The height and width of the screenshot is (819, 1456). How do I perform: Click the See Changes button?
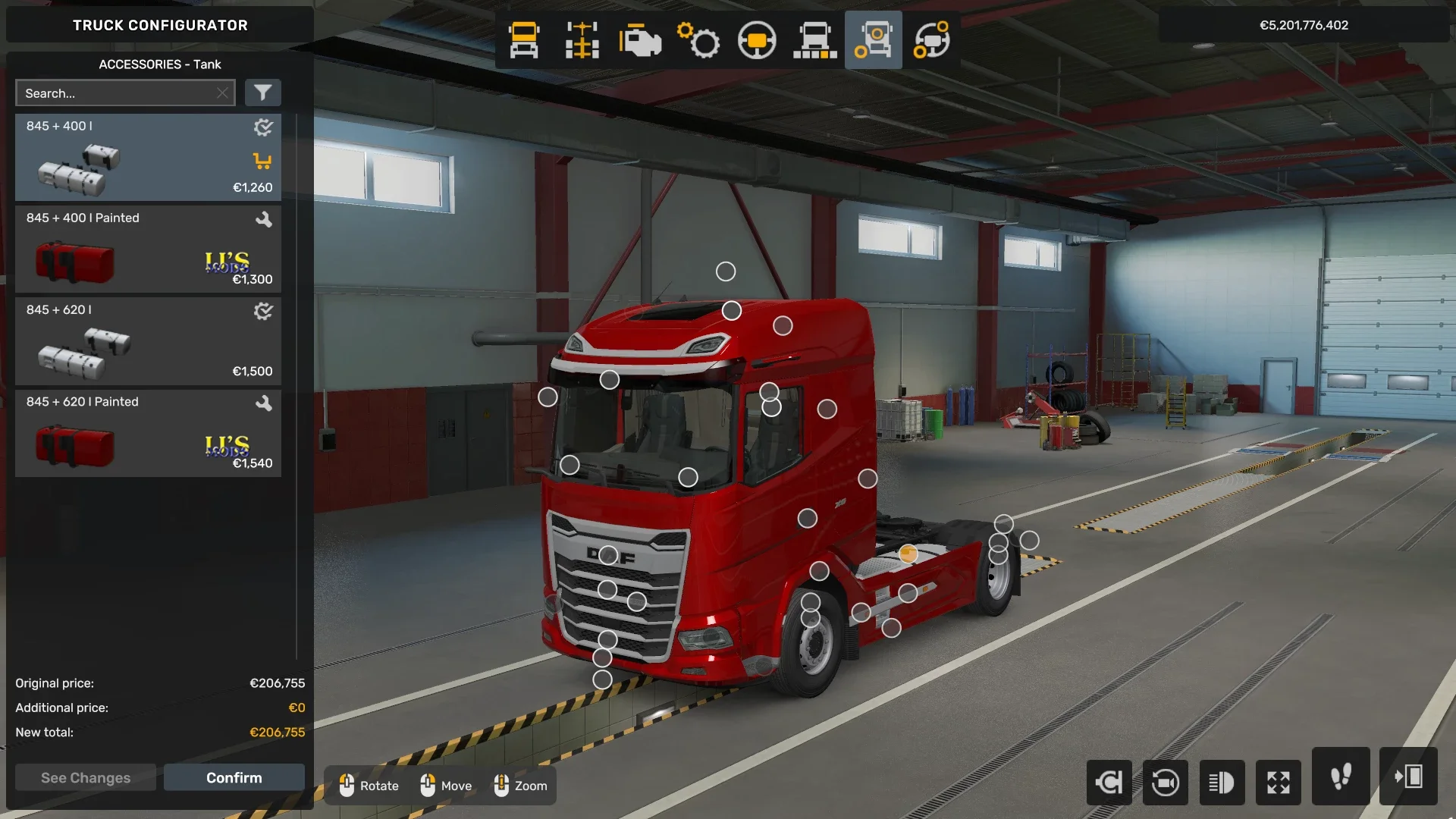[x=85, y=777]
